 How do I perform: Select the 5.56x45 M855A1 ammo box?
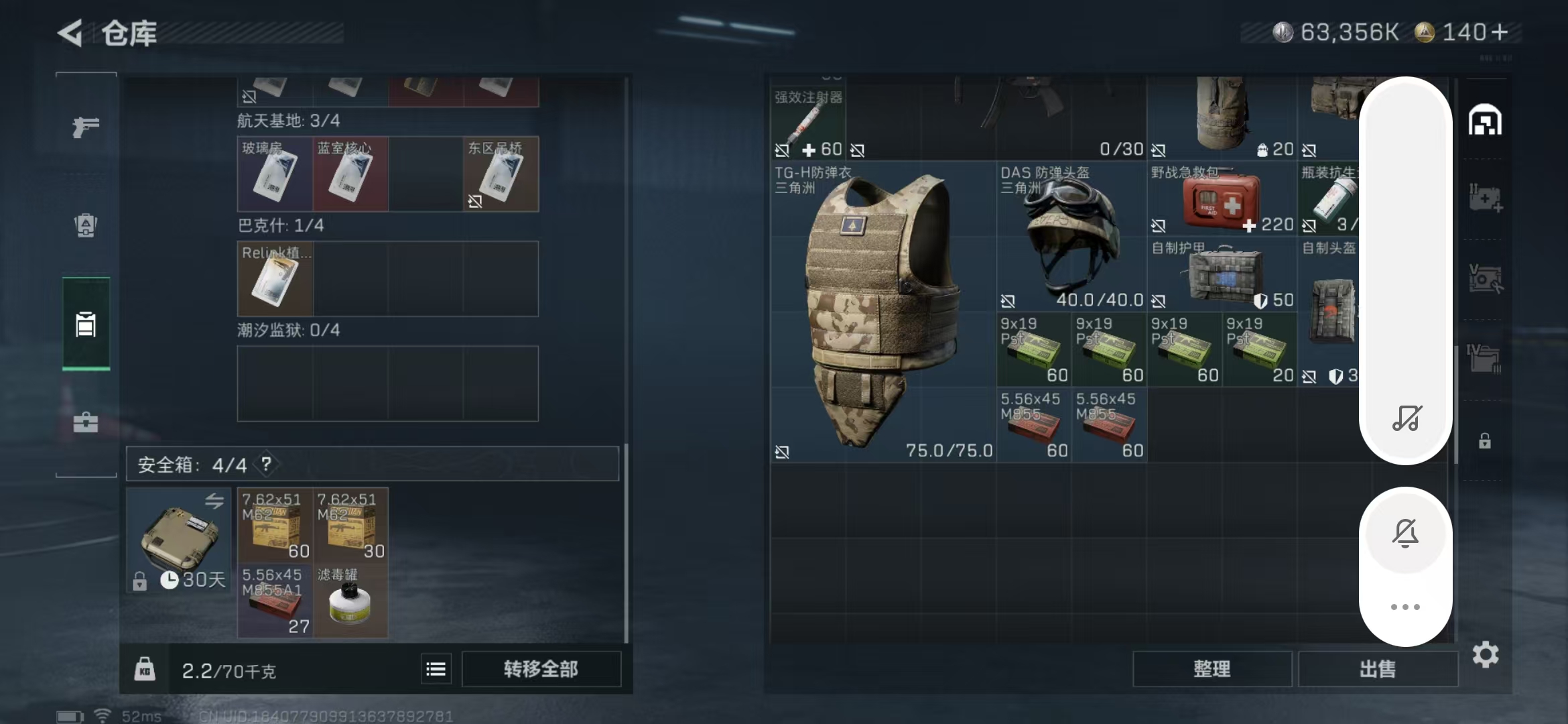275,601
